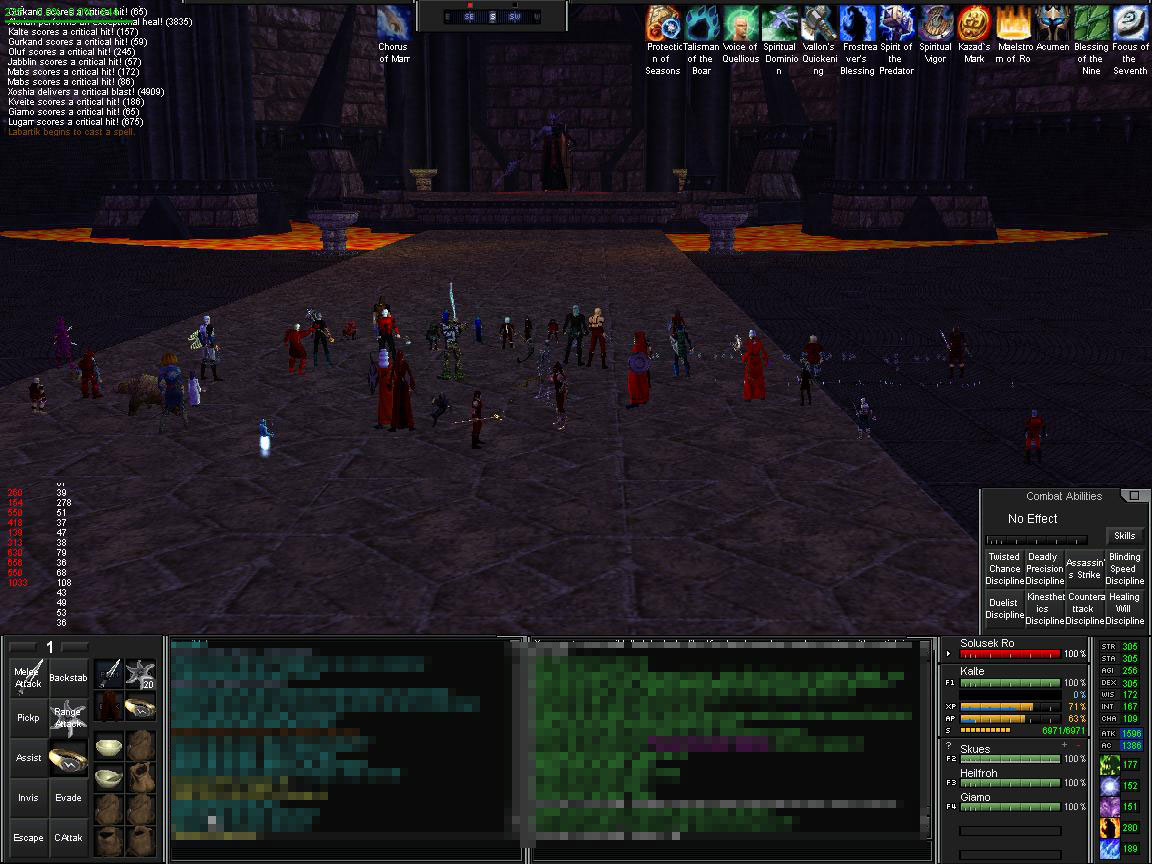Screen dimensions: 1152x864
Task: Click the Assist hotbutton
Action: pos(29,757)
